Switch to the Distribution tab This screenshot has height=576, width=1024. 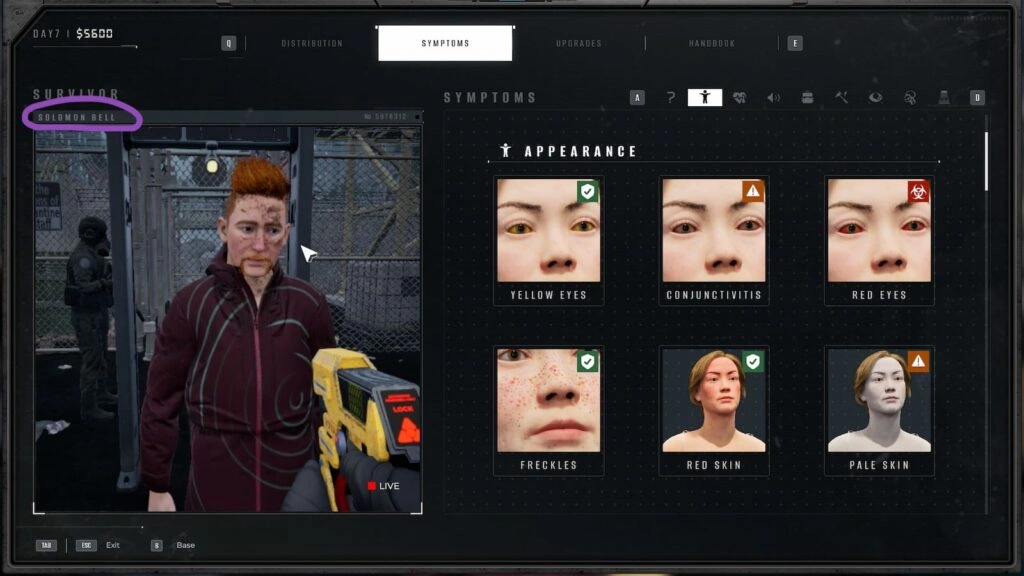[x=312, y=43]
